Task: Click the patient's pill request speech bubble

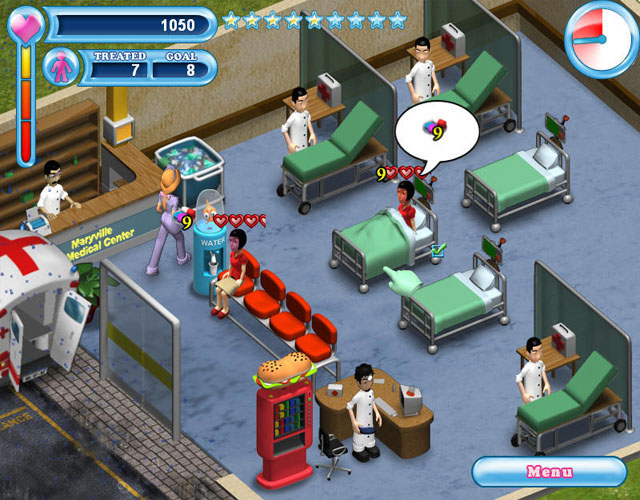Action: coord(432,131)
